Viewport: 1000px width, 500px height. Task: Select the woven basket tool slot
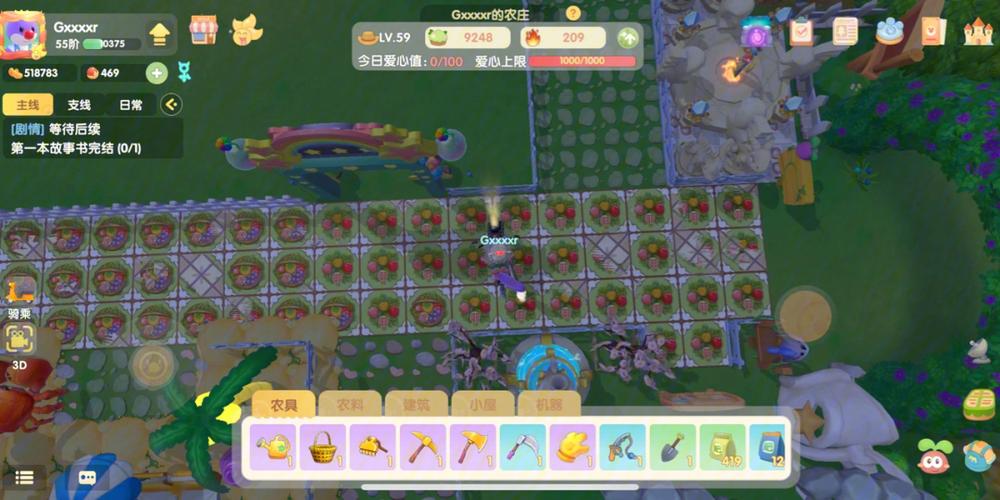click(323, 446)
